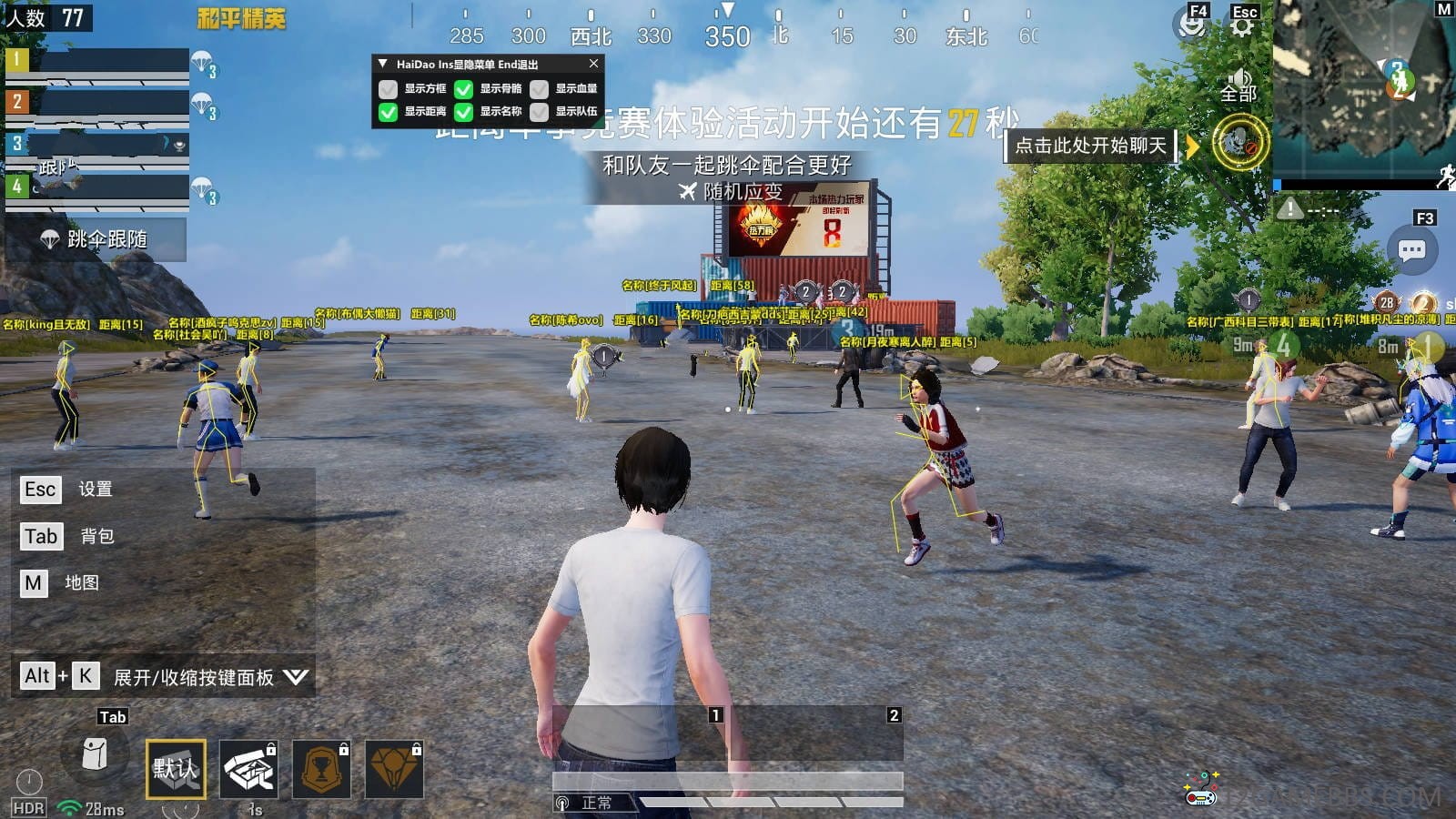Enable the 显示血量 checkbox
This screenshot has width=1456, height=819.
pyautogui.click(x=540, y=89)
